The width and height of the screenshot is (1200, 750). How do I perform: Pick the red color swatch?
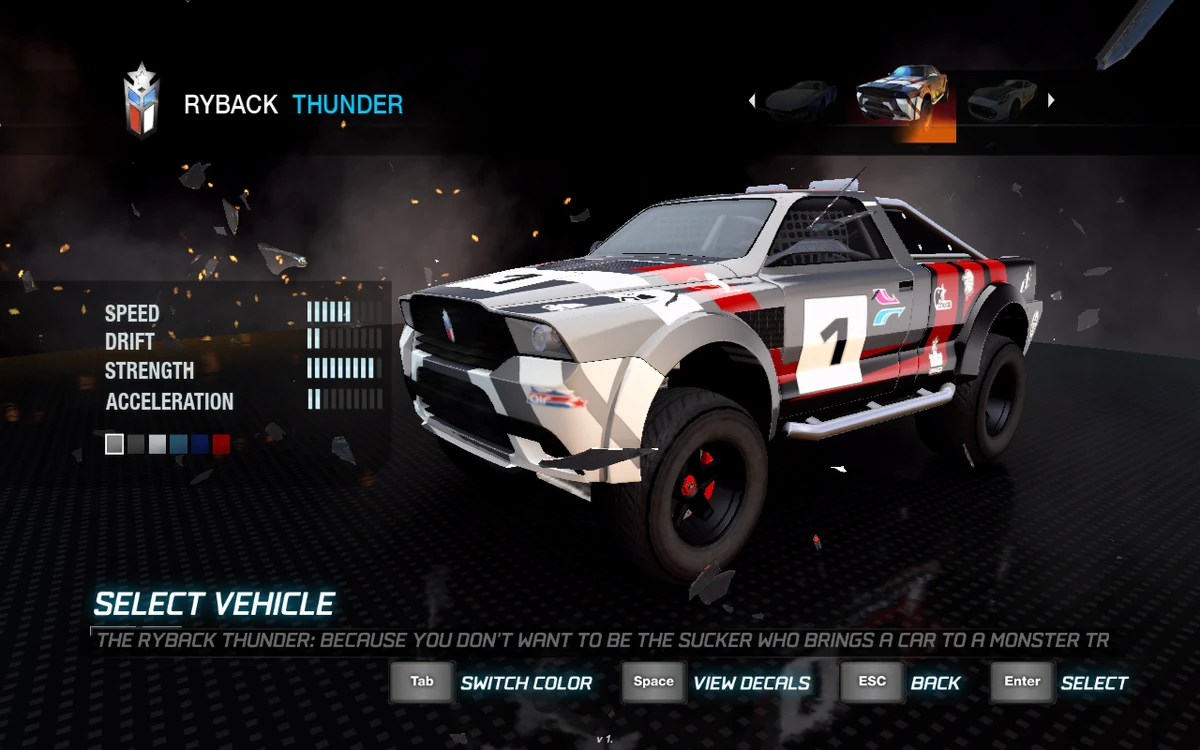[221, 444]
